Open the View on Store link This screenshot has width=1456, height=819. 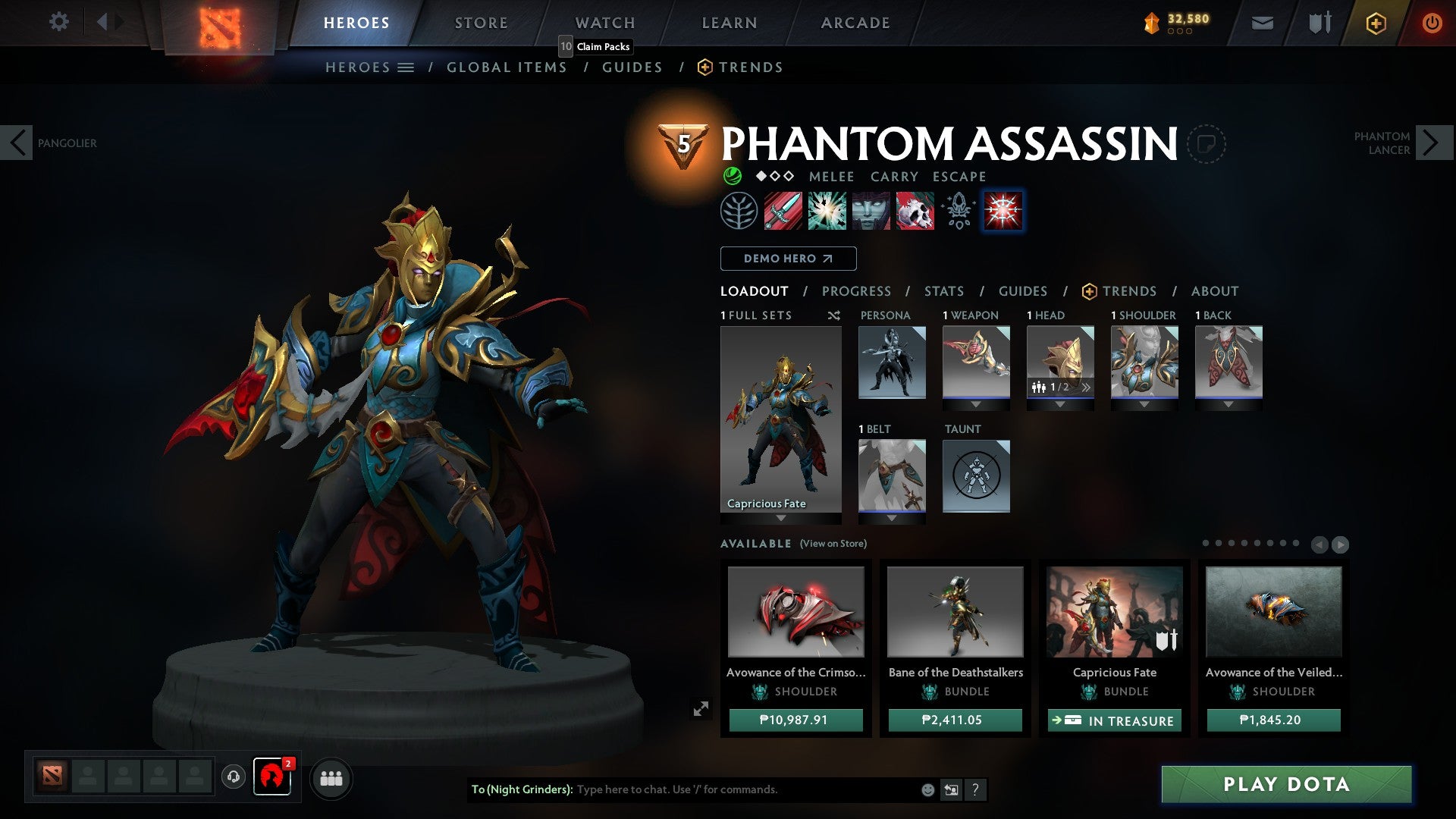click(x=836, y=544)
